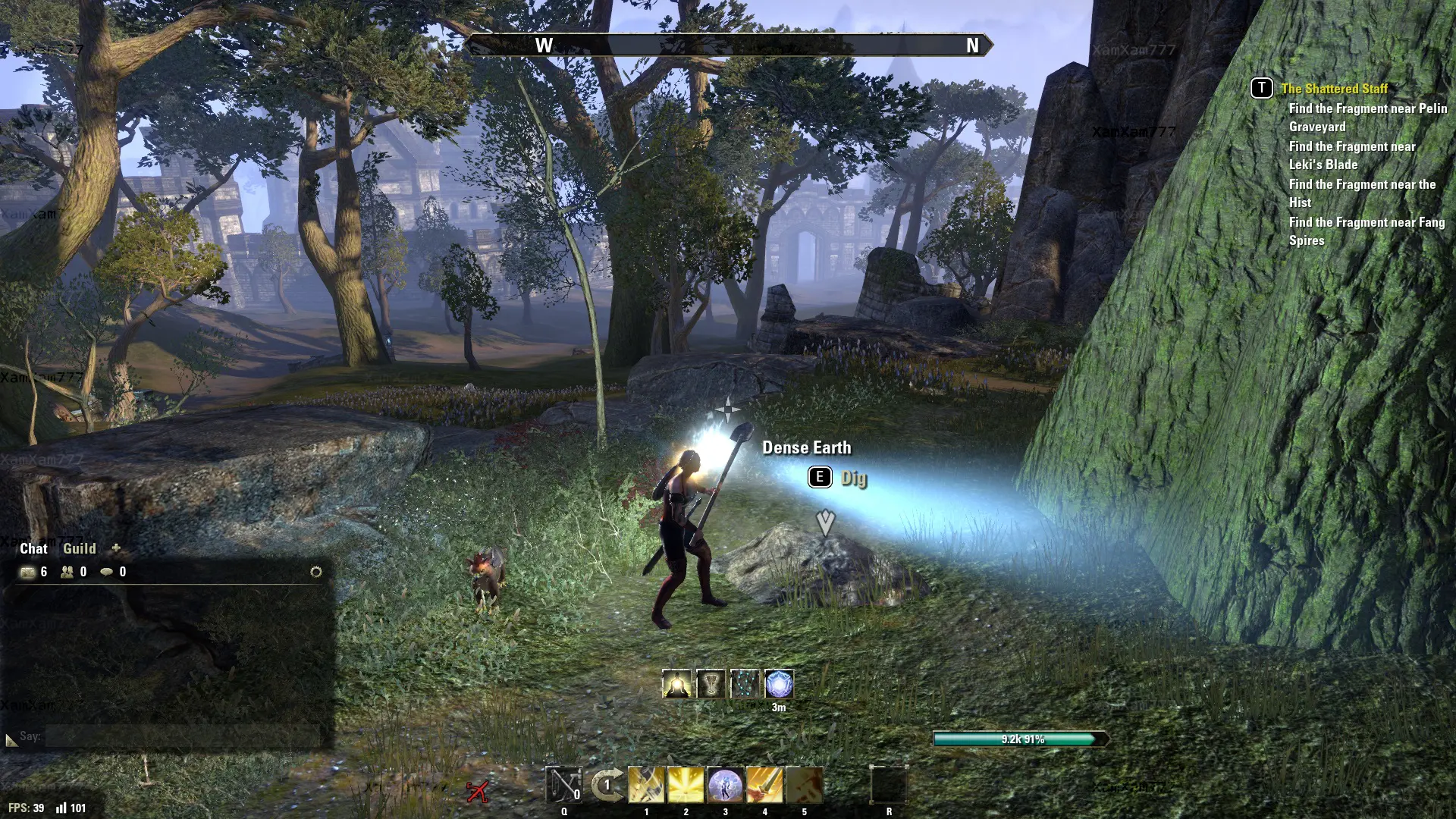1456x819 pixels.
Task: Open chat settings gear
Action: point(316,572)
